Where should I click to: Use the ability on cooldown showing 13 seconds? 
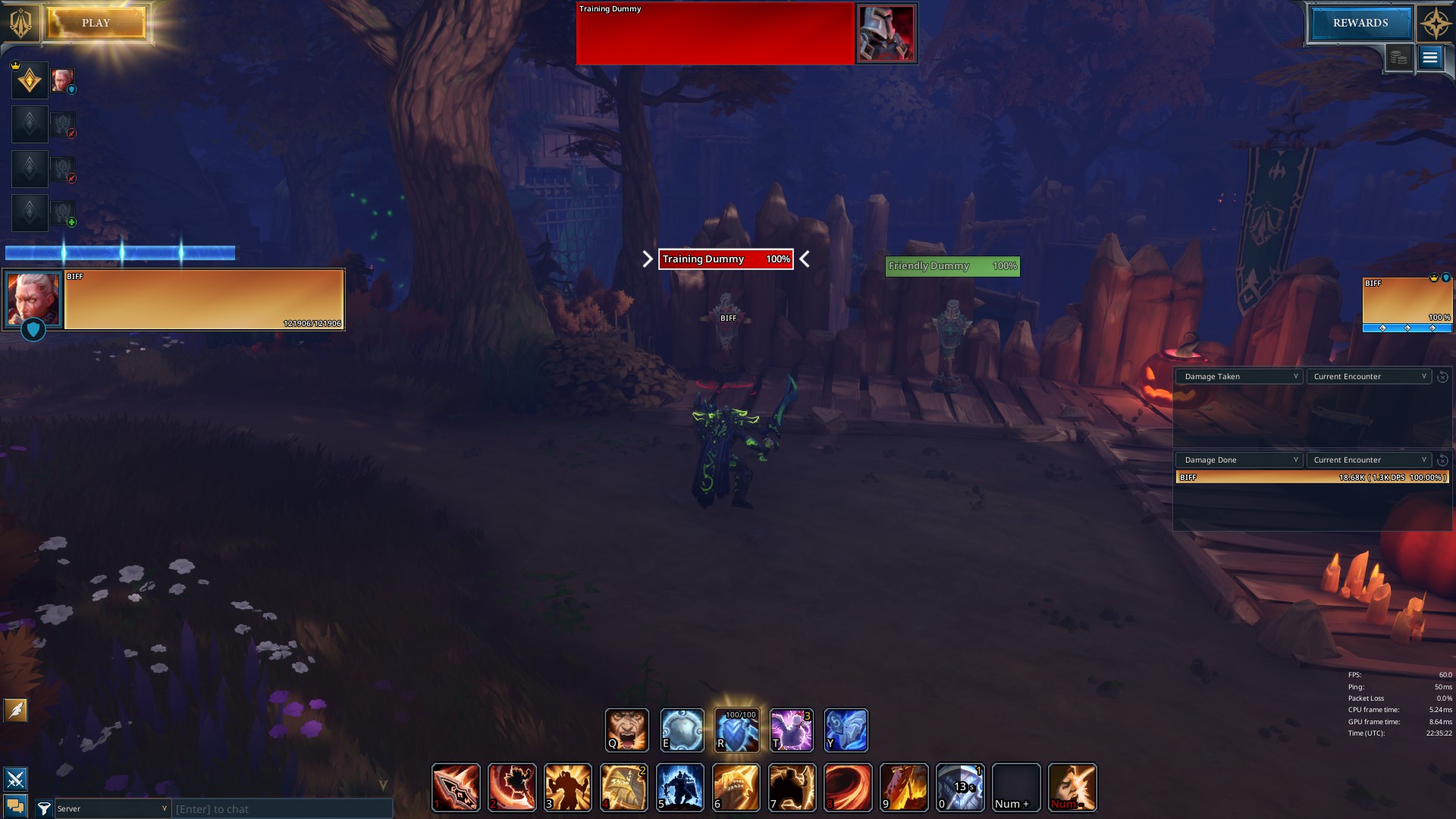(x=959, y=787)
